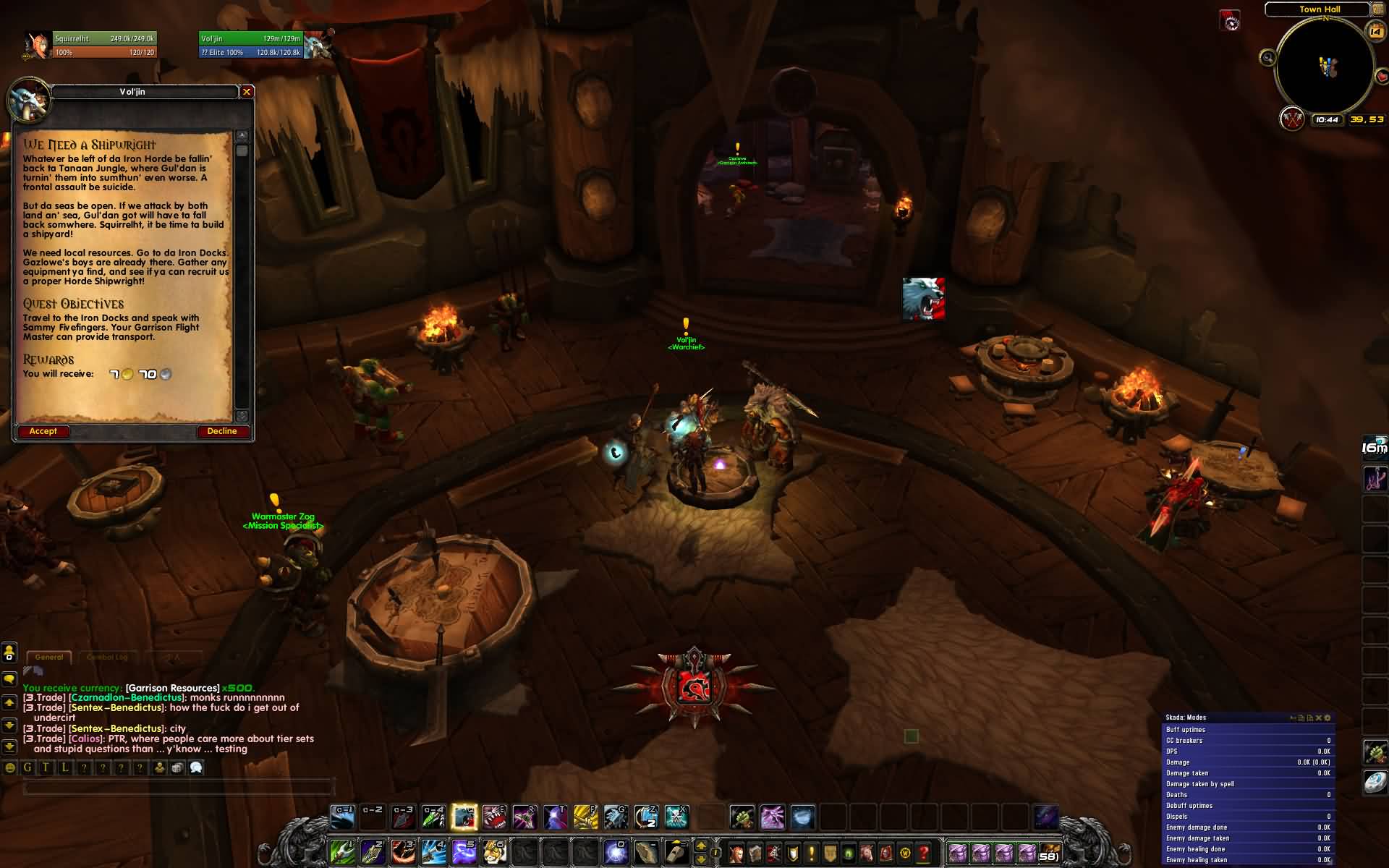1389x868 pixels.
Task: Switch to the General chat tab
Action: click(x=49, y=657)
